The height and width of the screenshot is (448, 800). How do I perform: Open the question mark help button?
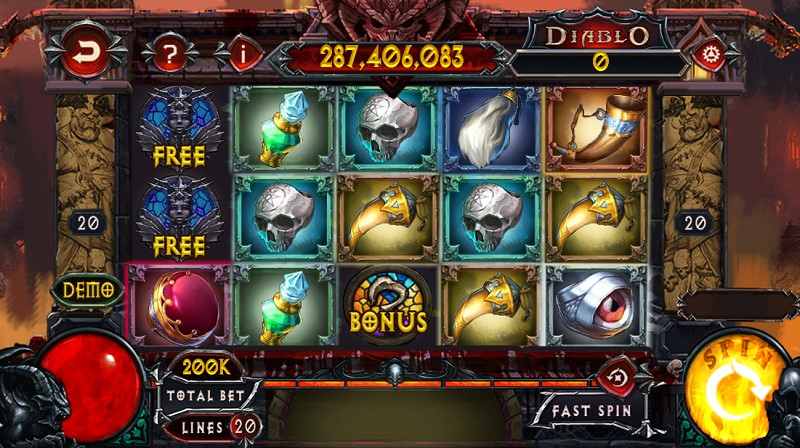(172, 53)
